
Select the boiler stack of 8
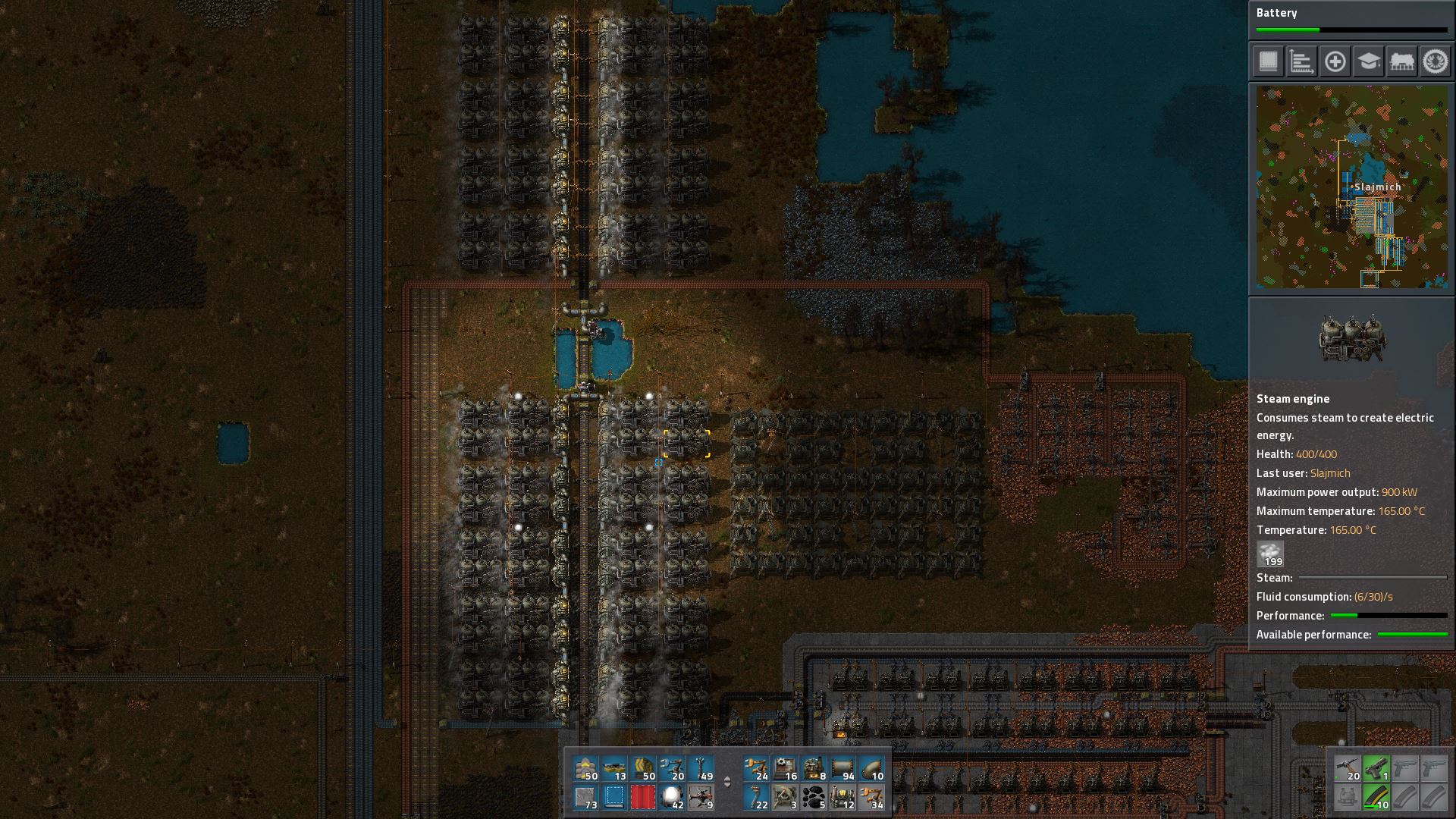tap(814, 769)
